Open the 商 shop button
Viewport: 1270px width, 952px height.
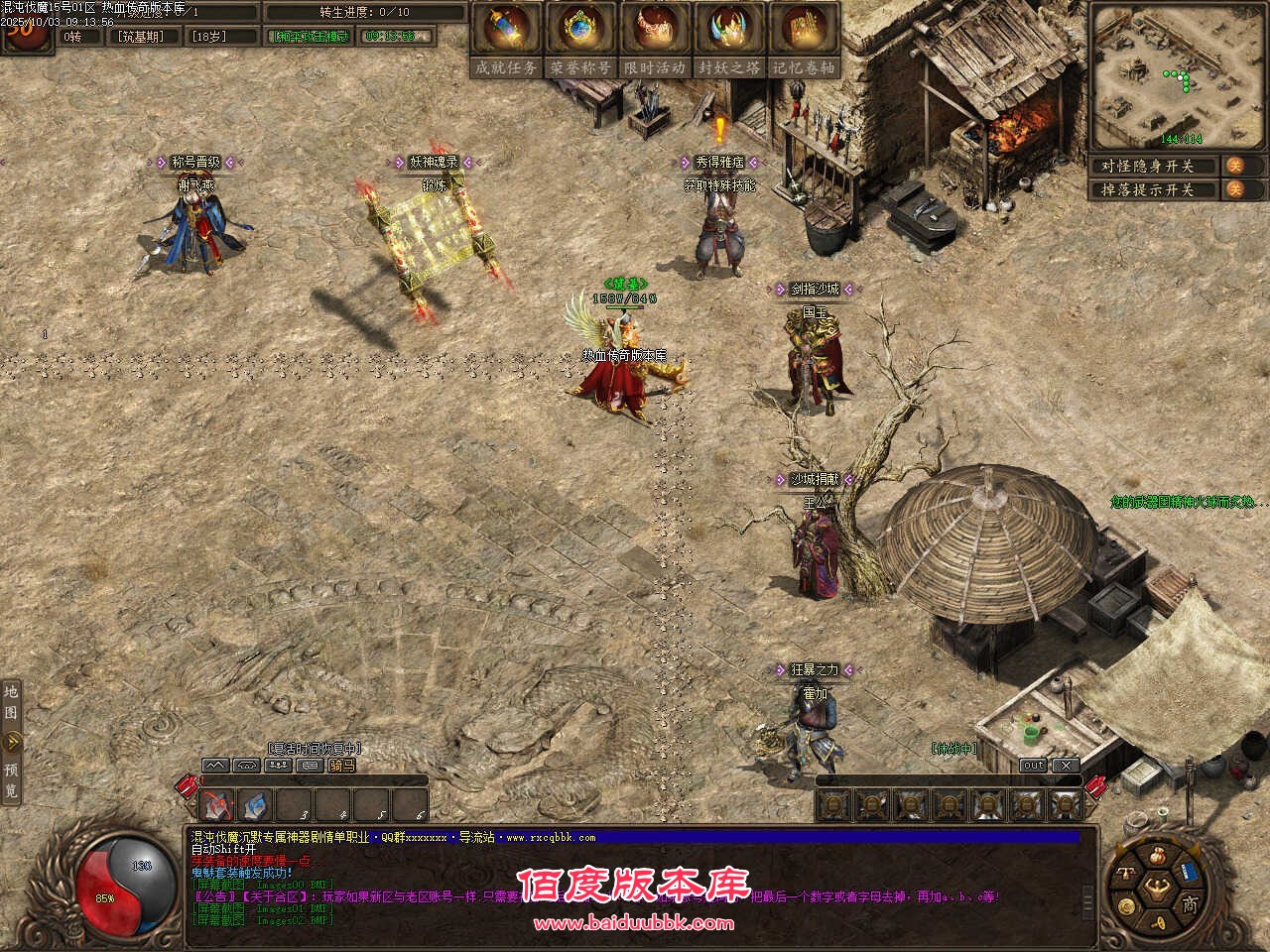click(x=1190, y=903)
